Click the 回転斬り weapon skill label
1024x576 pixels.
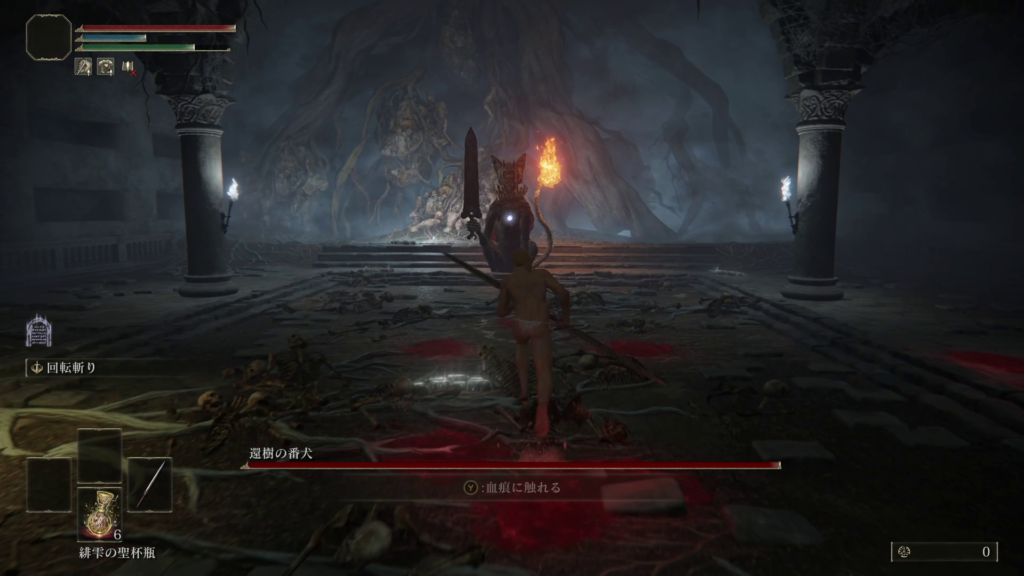pyautogui.click(x=68, y=368)
